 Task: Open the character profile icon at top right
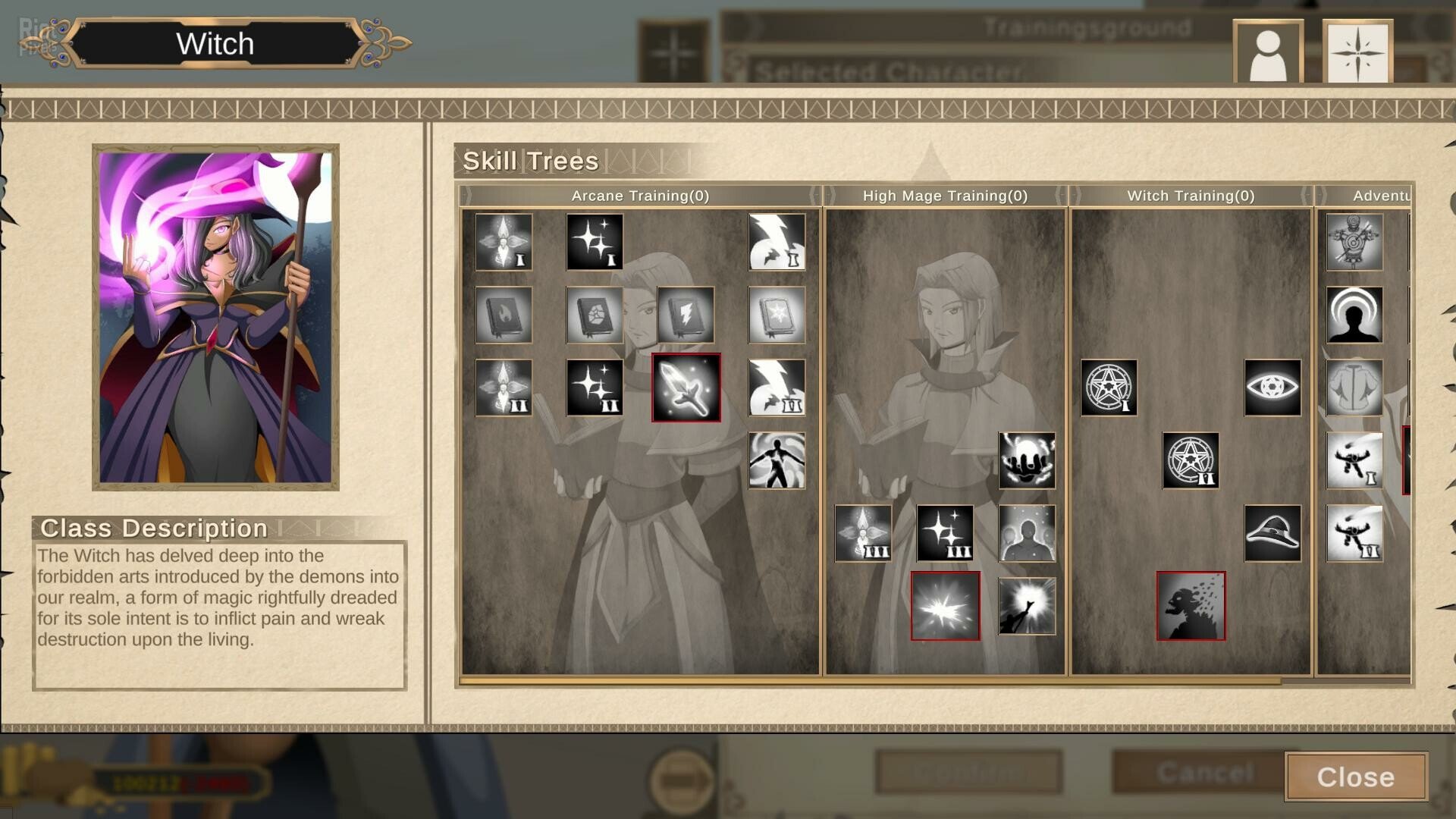tap(1267, 52)
